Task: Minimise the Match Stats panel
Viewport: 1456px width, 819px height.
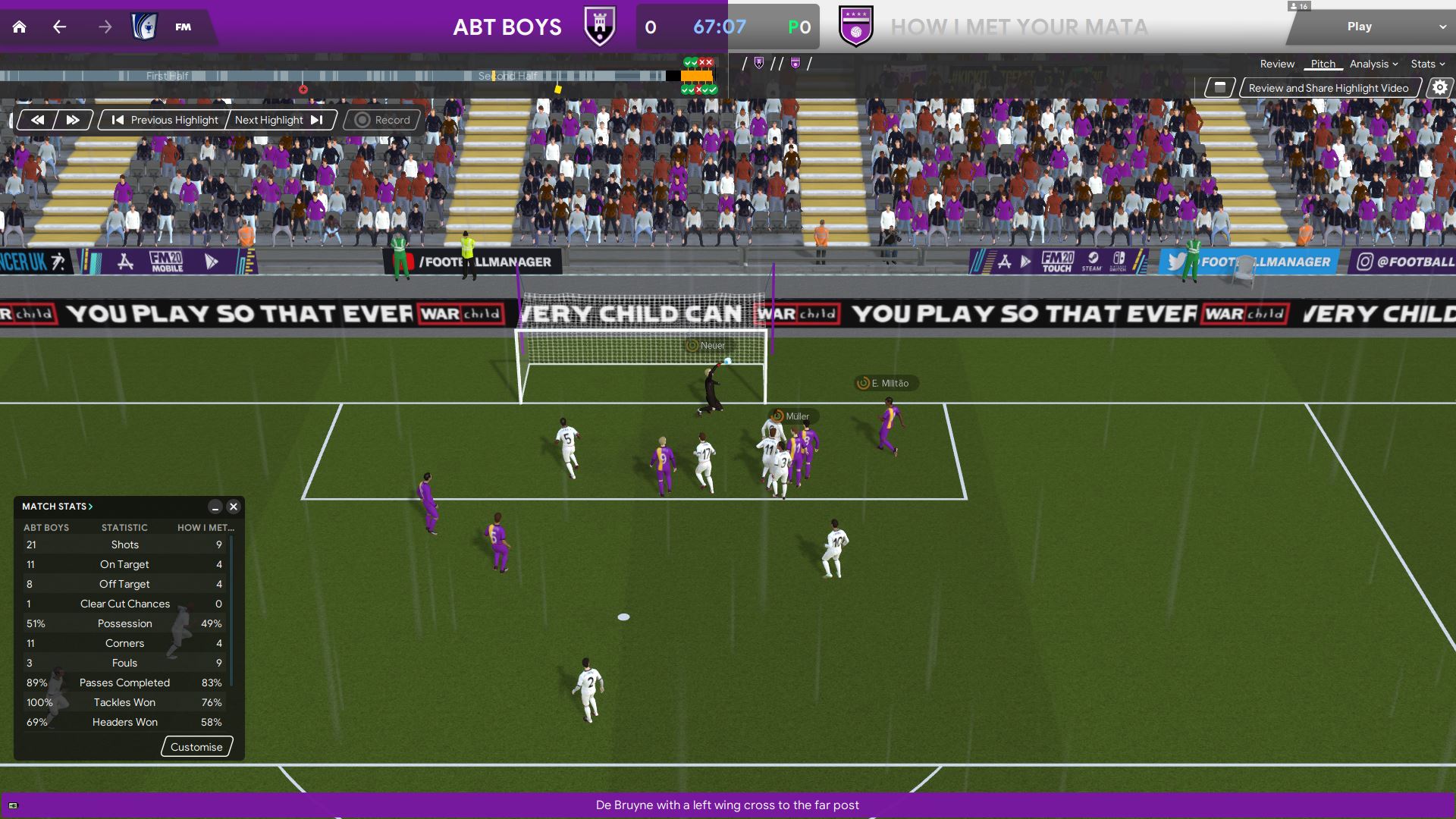Action: click(x=215, y=507)
